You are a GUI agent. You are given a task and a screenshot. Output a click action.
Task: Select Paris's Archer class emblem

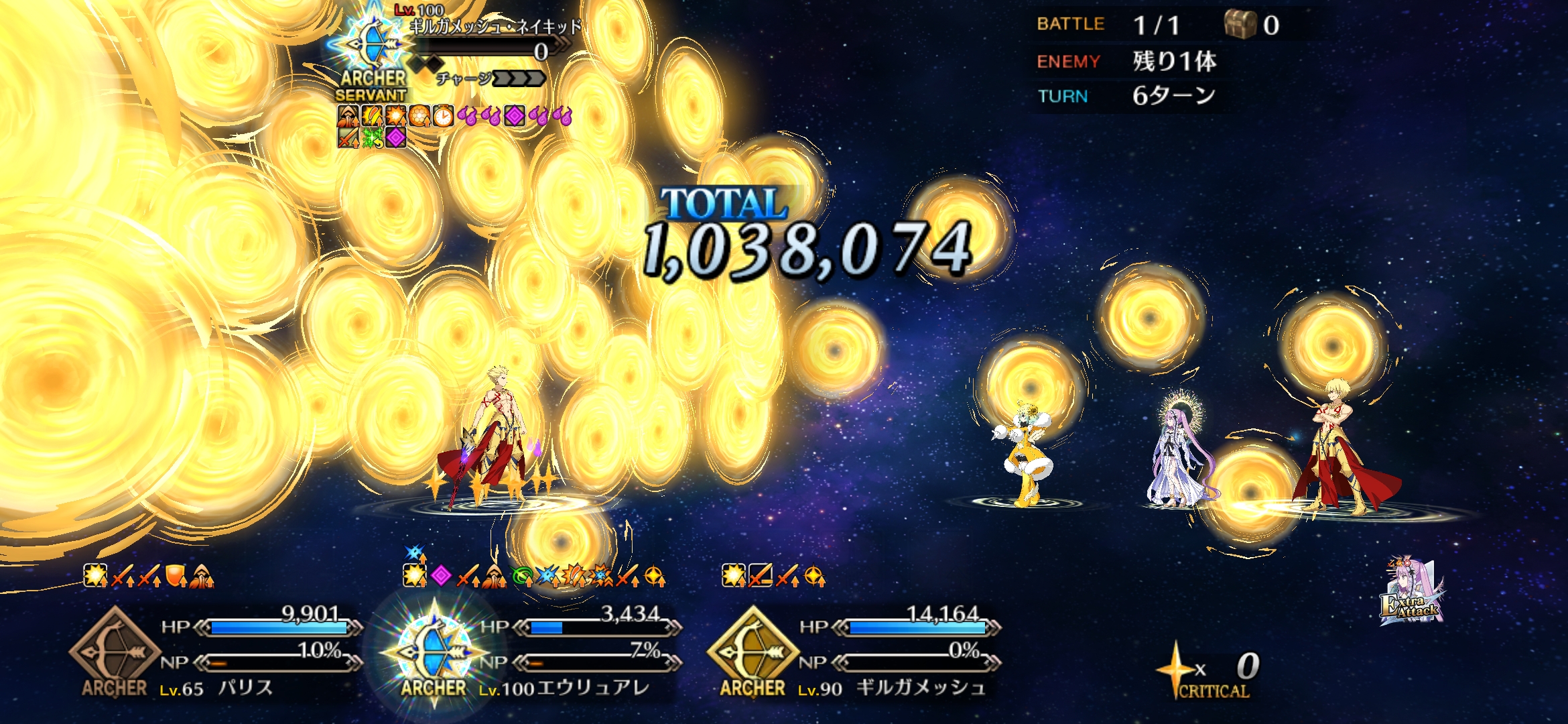tap(114, 650)
